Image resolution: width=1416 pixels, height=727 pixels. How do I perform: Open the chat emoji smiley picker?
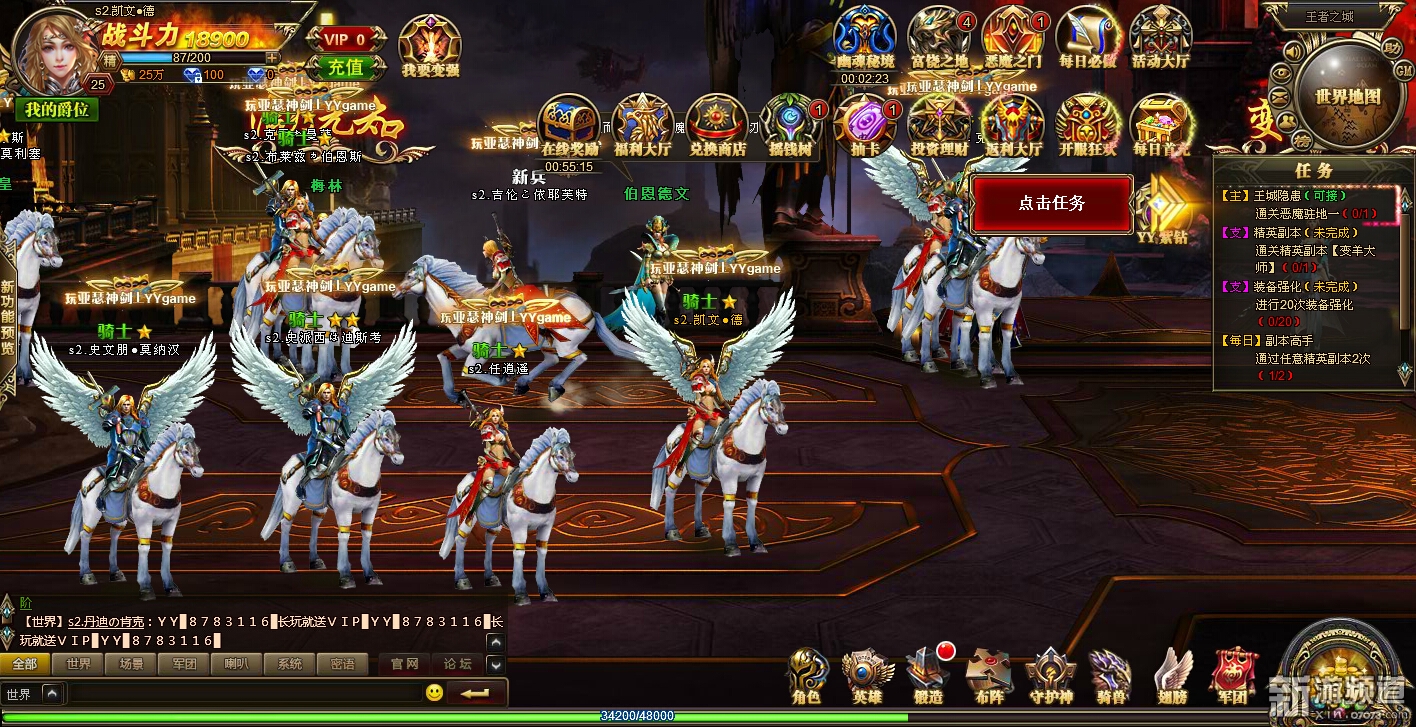pyautogui.click(x=434, y=692)
